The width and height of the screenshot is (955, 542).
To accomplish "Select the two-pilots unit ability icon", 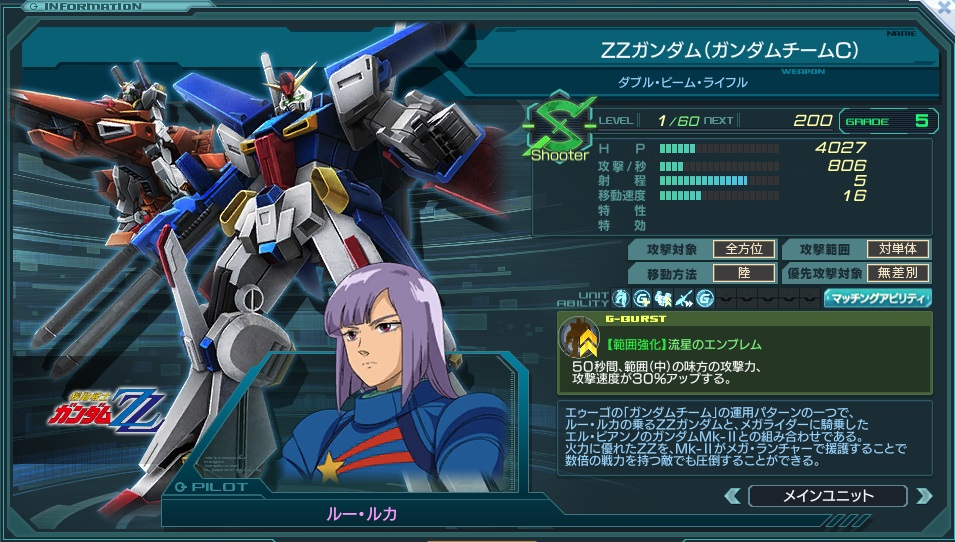I will click(x=663, y=298).
